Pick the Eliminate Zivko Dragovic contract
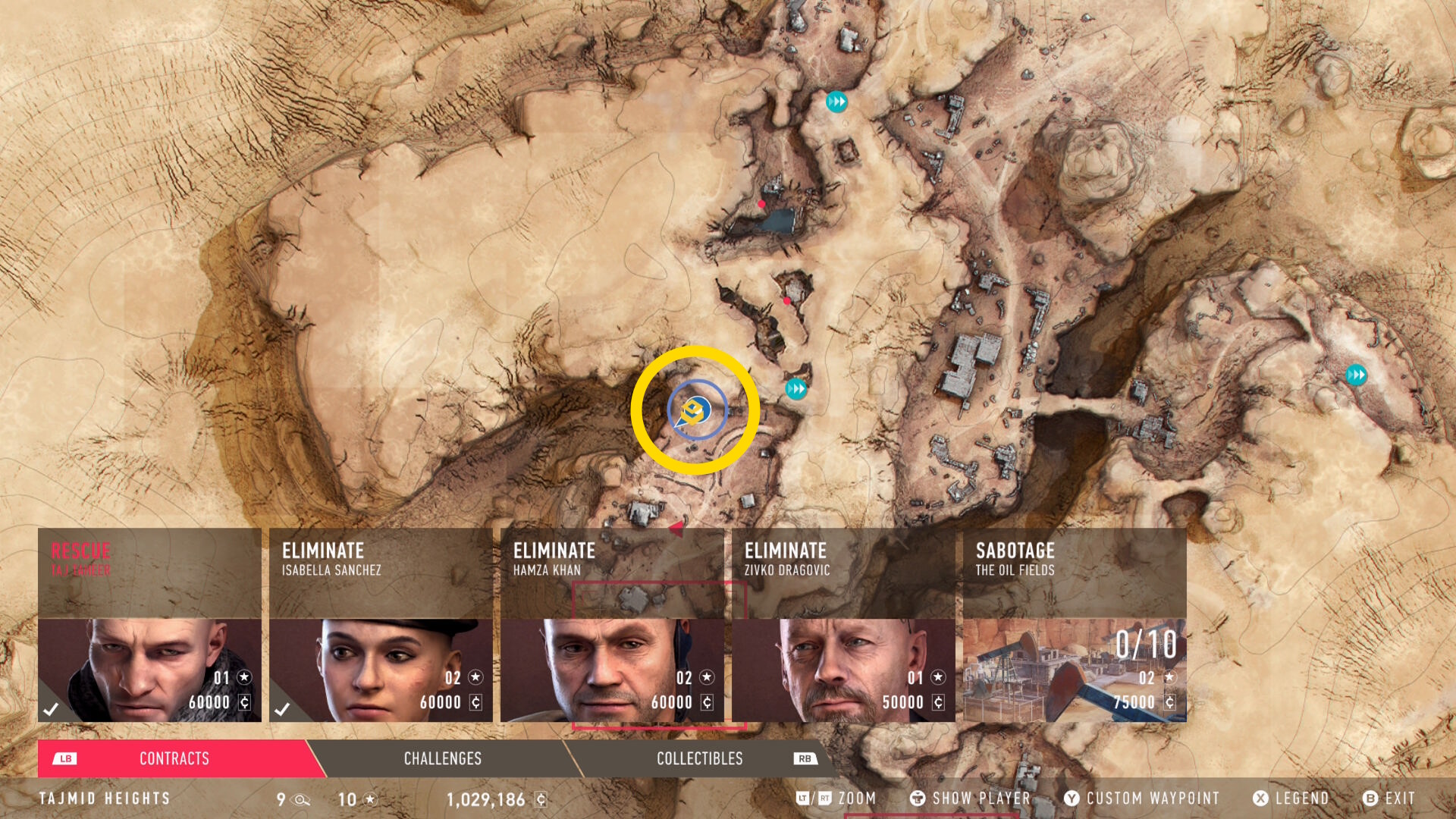This screenshot has width=1456, height=819. [843, 625]
